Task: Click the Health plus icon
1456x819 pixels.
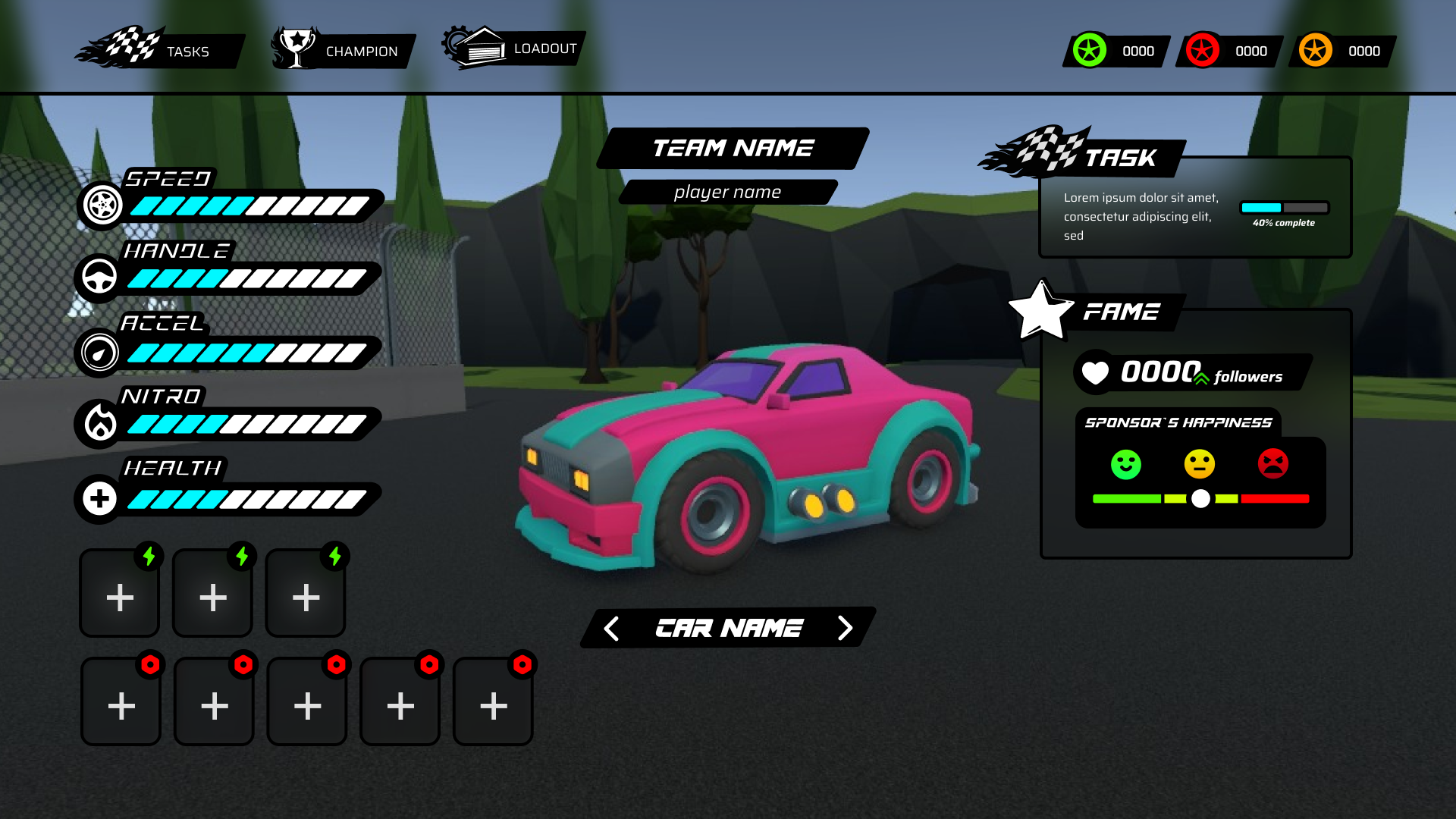Action: [99, 498]
